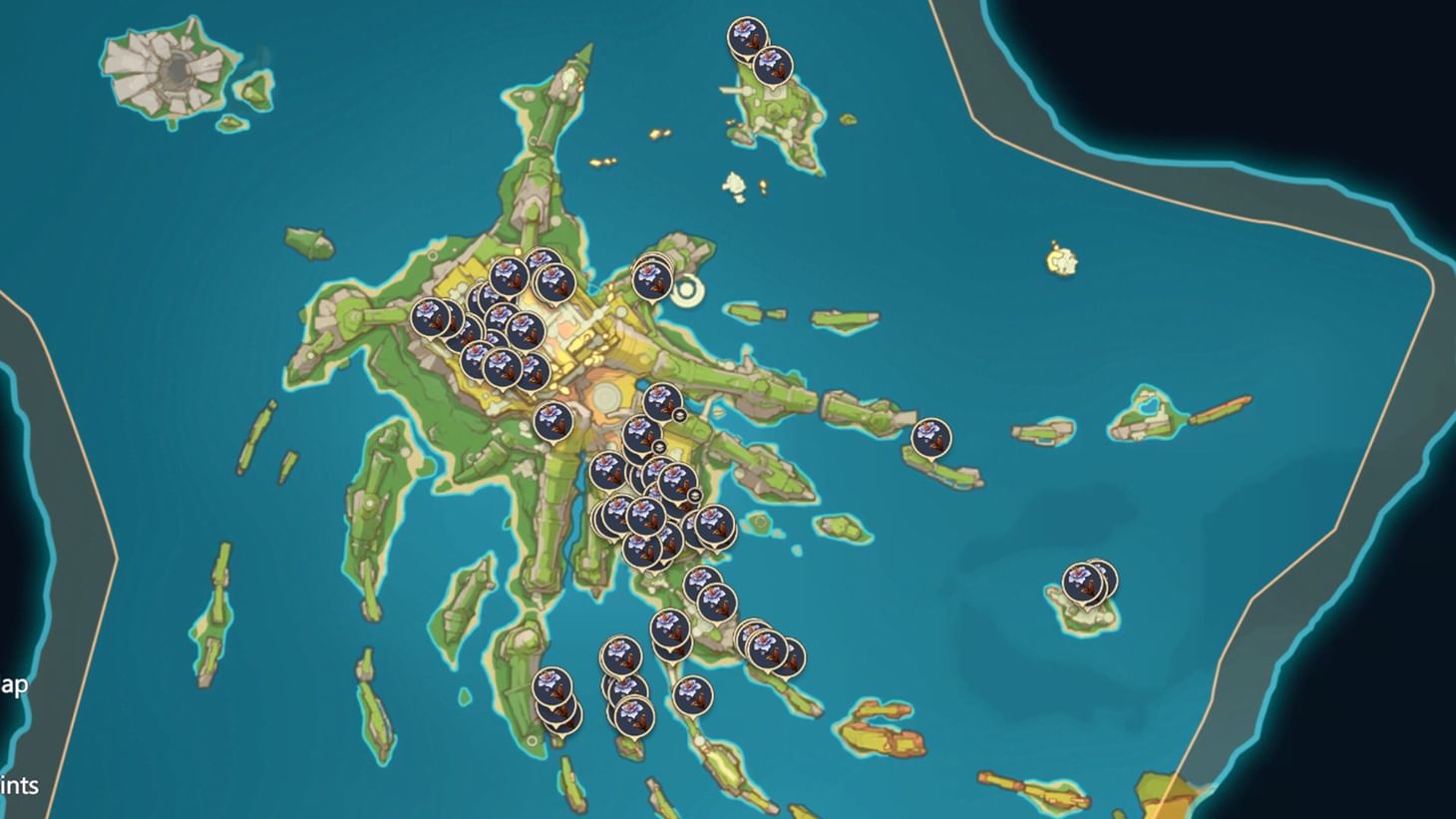
Task: Click the leftmost marker of the southern cluster
Action: pyautogui.click(x=553, y=683)
